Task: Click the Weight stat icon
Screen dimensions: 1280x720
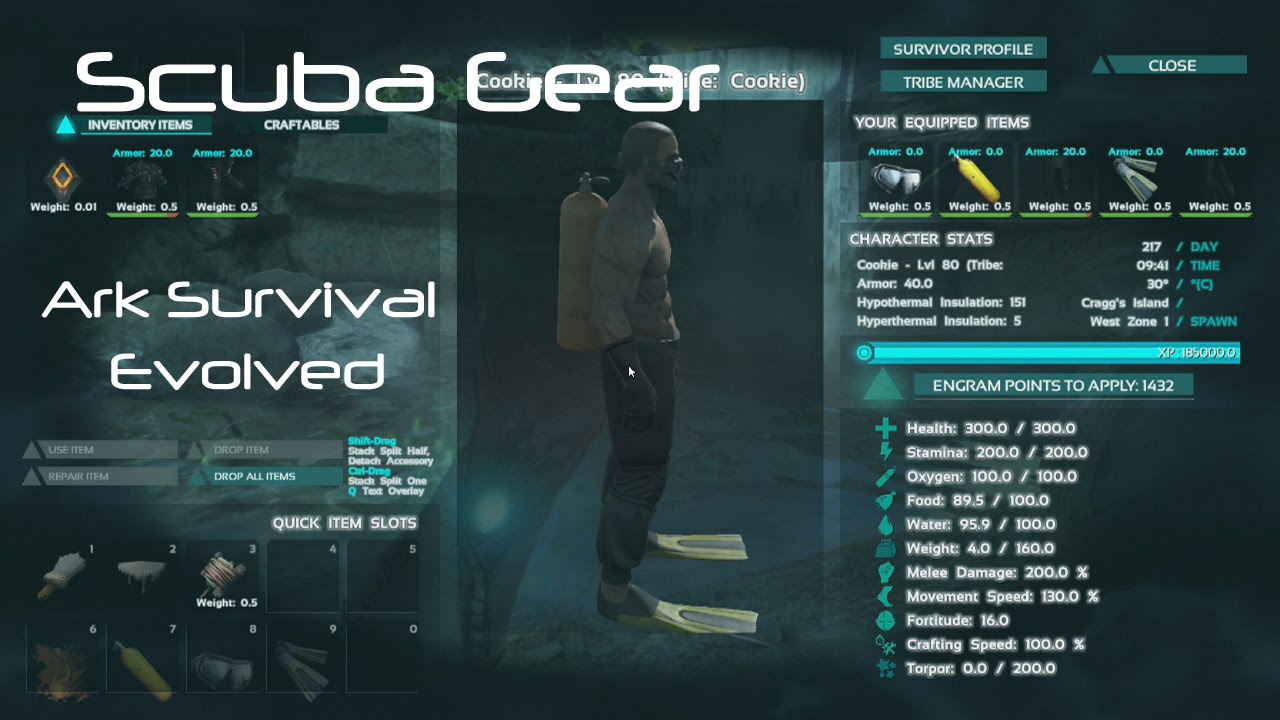Action: pyautogui.click(x=884, y=548)
